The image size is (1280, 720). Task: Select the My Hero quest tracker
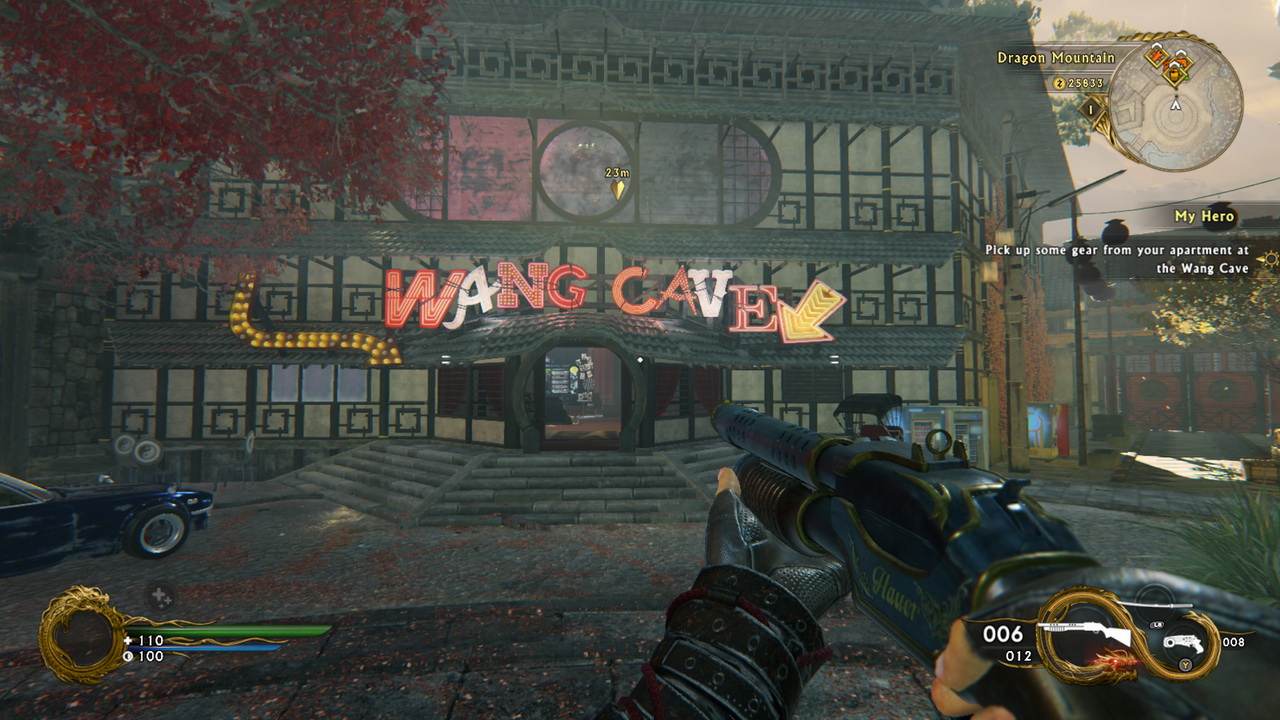(1204, 216)
